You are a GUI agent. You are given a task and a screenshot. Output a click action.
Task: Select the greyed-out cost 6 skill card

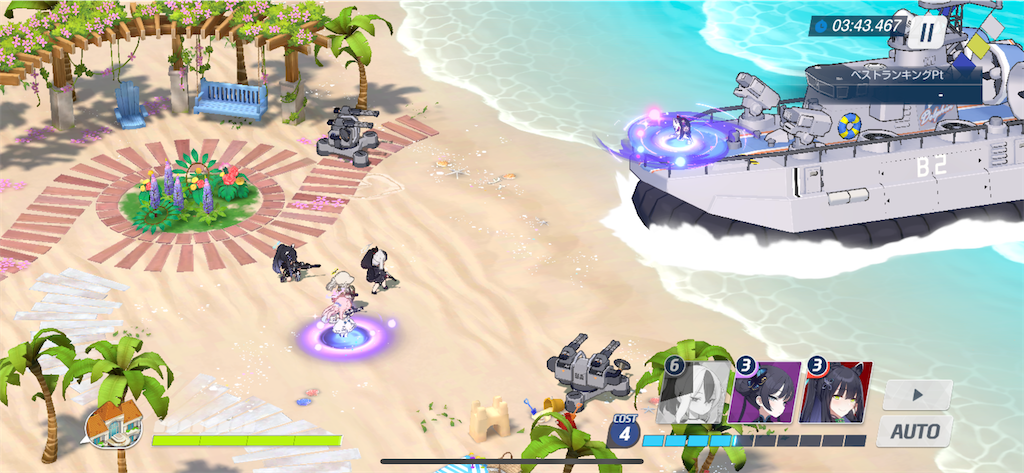pos(694,395)
